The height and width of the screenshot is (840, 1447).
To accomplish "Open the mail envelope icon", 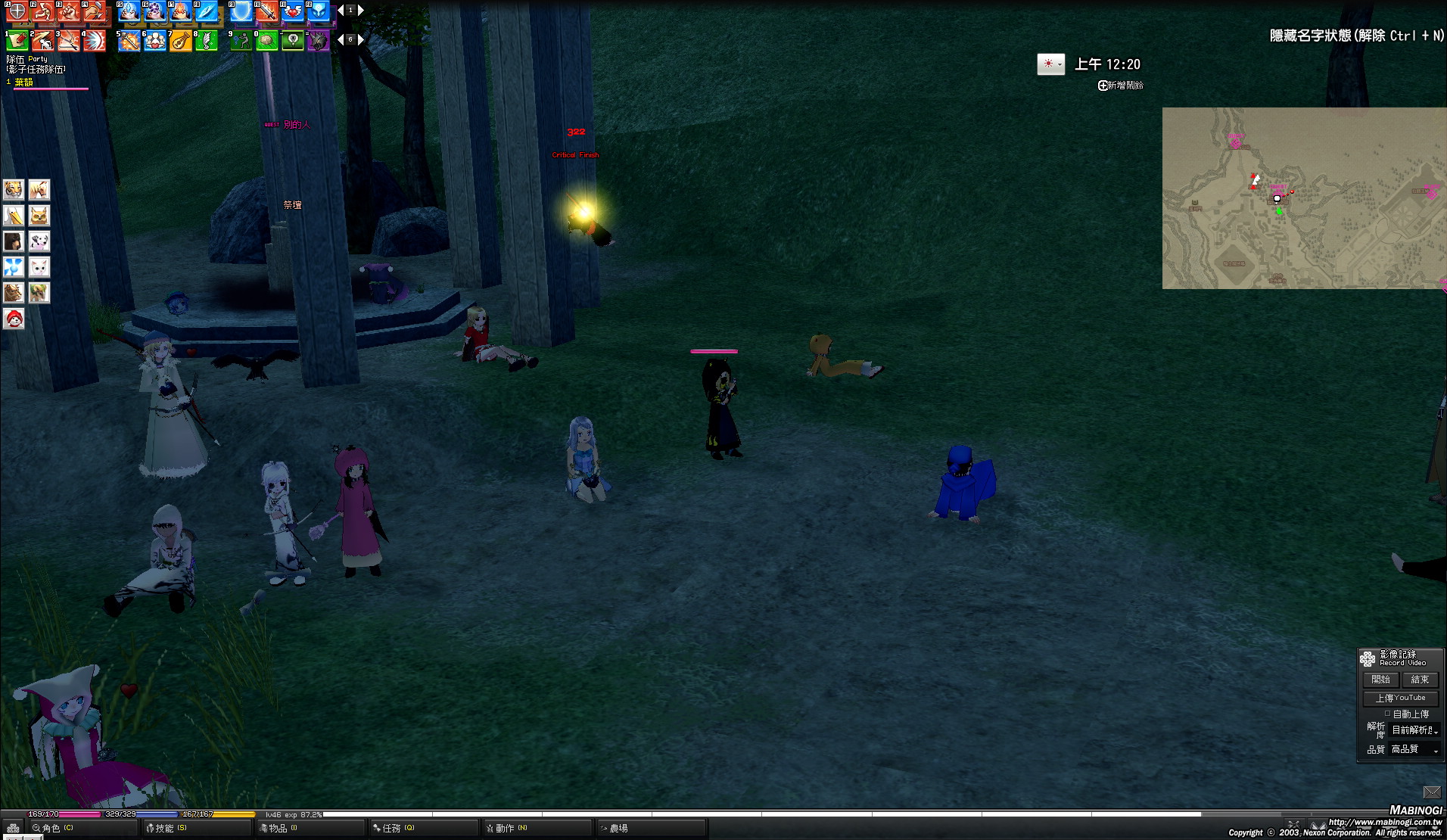I will click(1431, 792).
